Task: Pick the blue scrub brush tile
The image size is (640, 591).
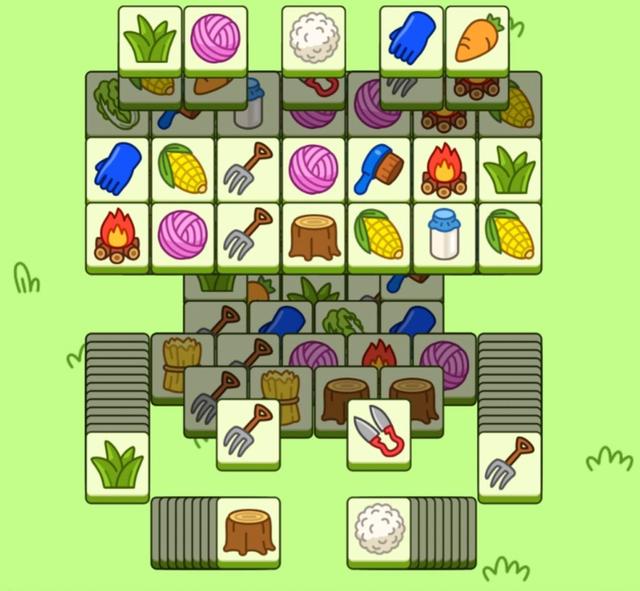Action: [379, 168]
